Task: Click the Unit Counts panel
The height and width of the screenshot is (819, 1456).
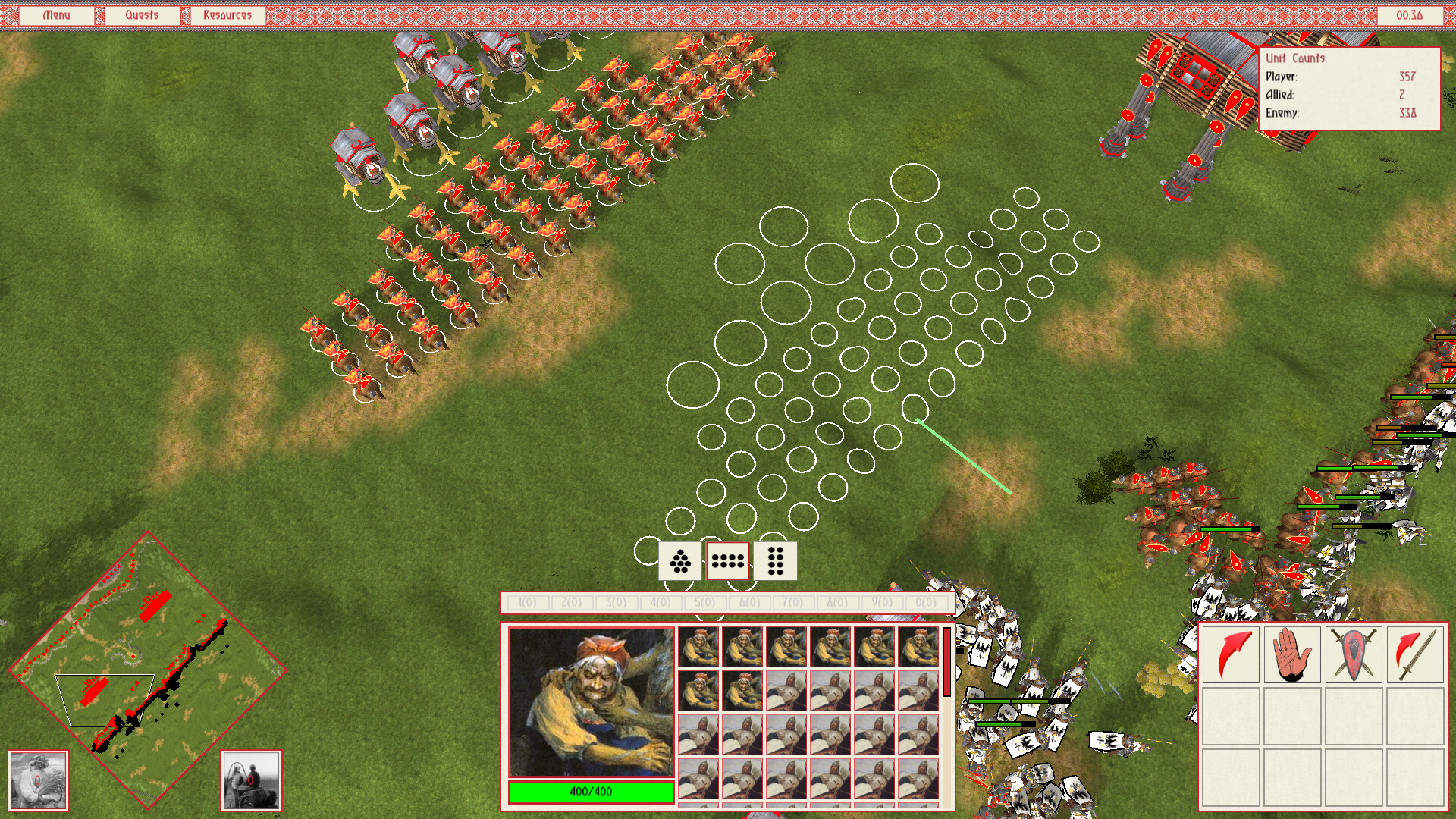Action: click(x=1351, y=87)
